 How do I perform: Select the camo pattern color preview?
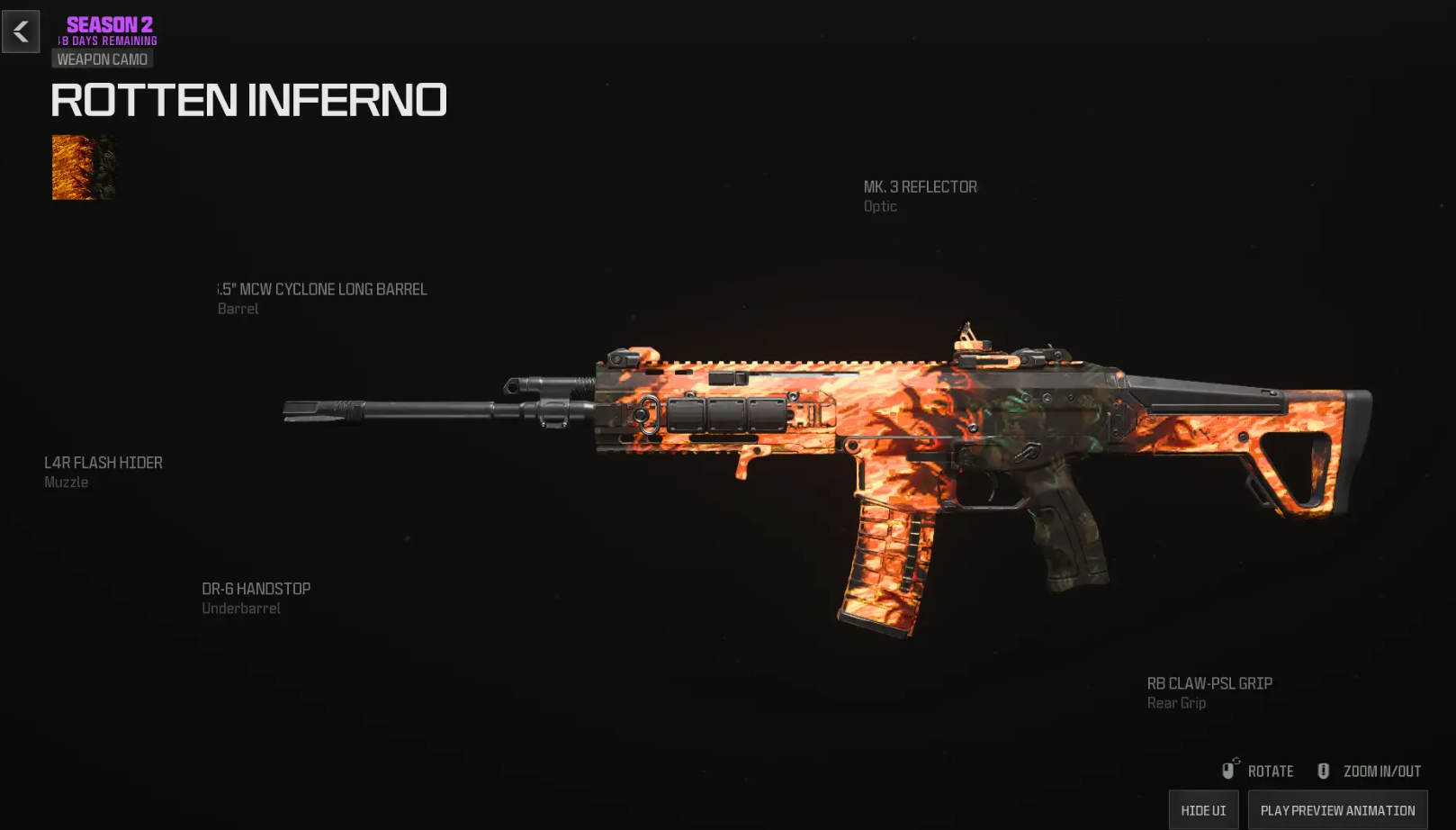83,167
